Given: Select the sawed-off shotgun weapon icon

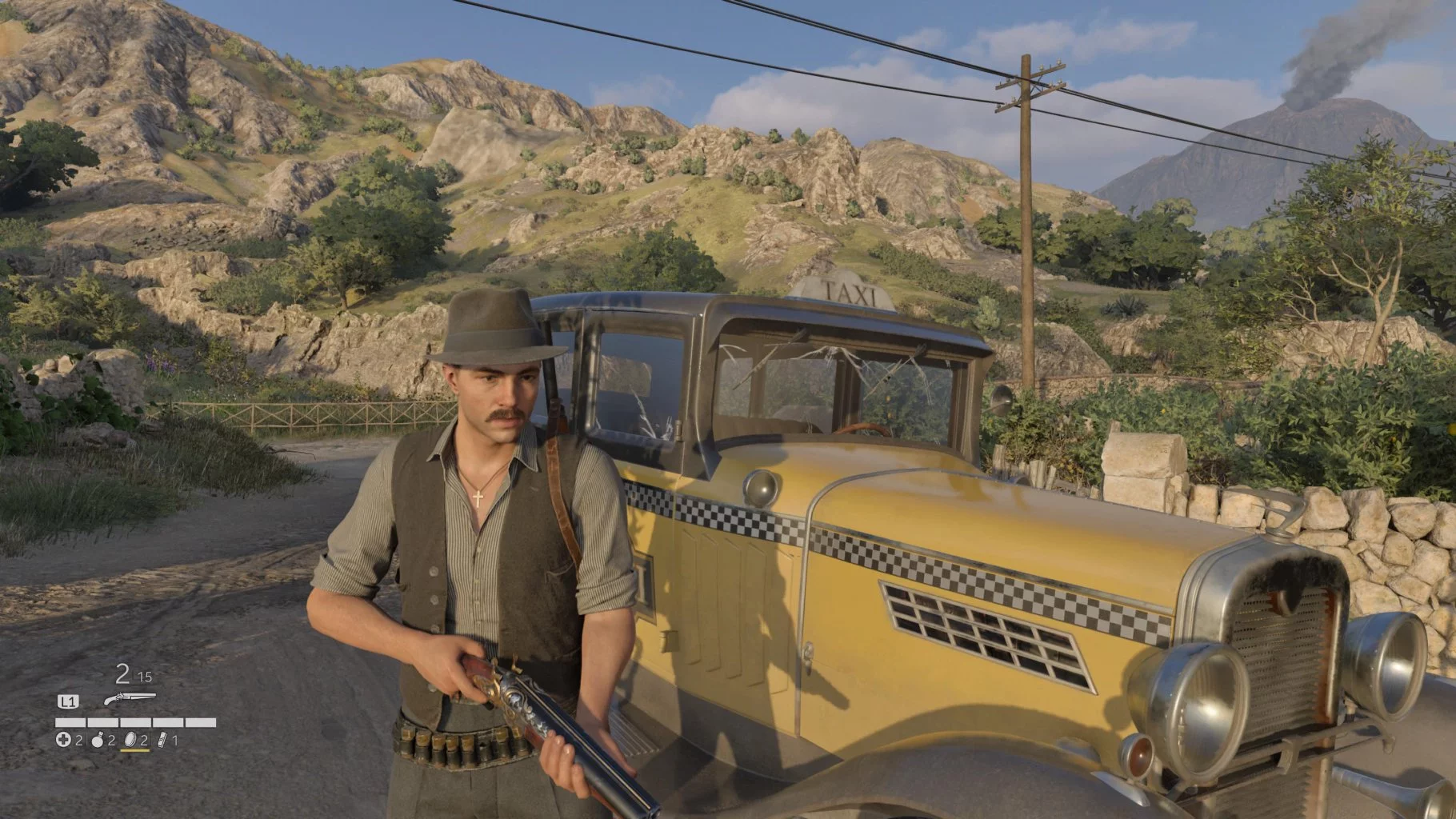Looking at the screenshot, I should pyautogui.click(x=128, y=700).
